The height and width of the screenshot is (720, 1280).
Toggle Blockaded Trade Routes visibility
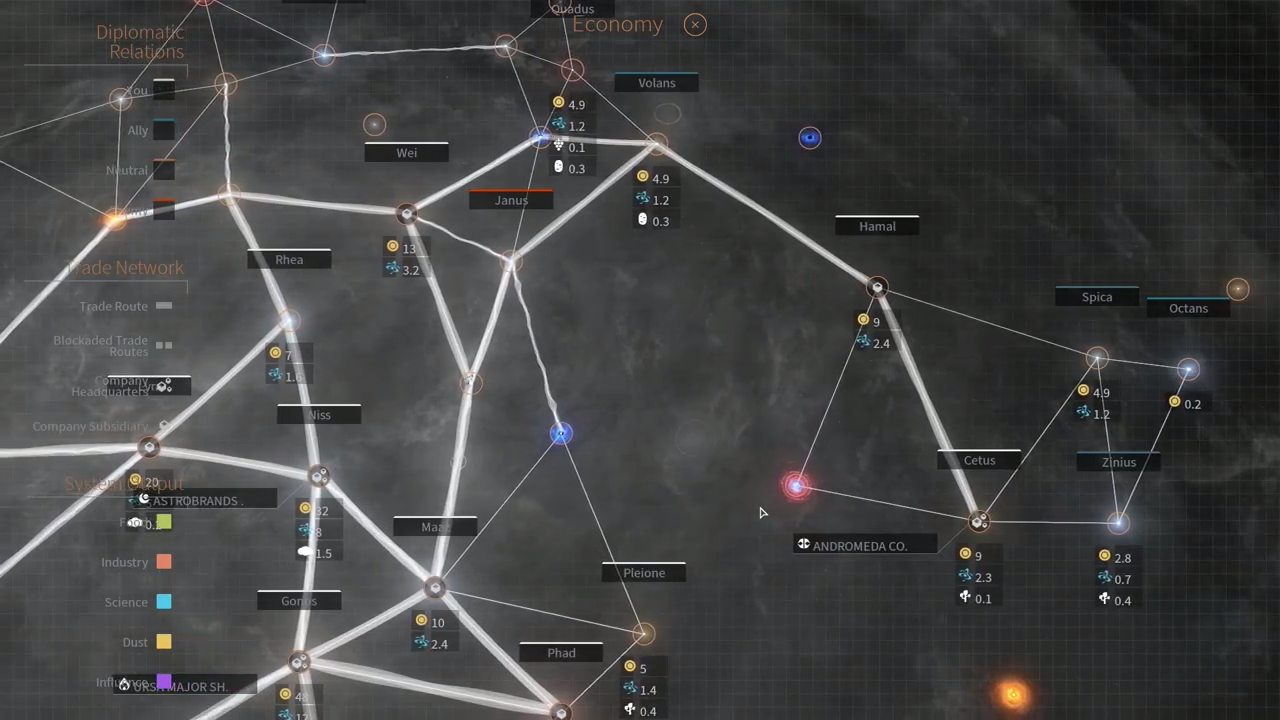coord(164,345)
